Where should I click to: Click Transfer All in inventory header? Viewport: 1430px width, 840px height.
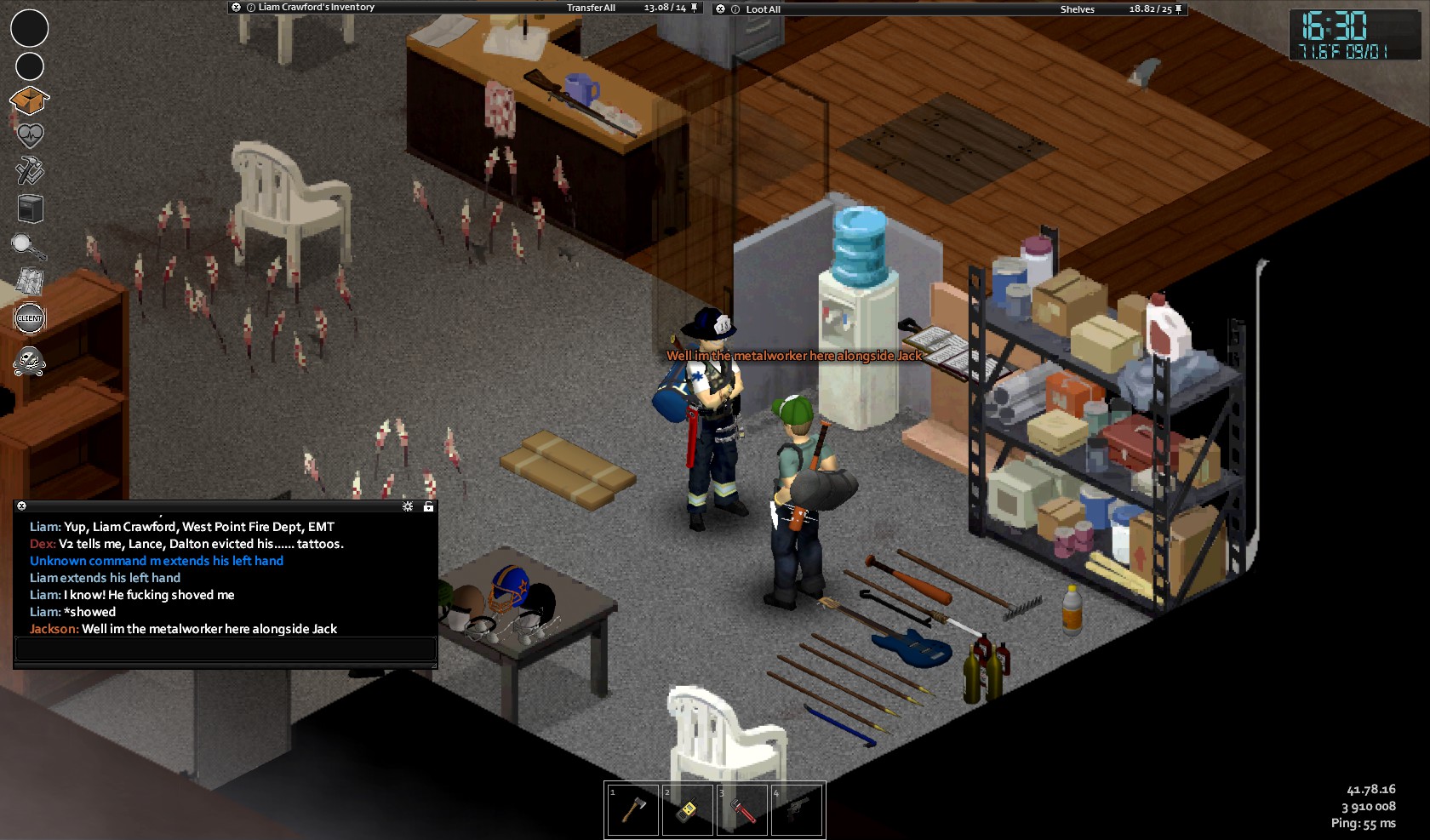point(591,8)
